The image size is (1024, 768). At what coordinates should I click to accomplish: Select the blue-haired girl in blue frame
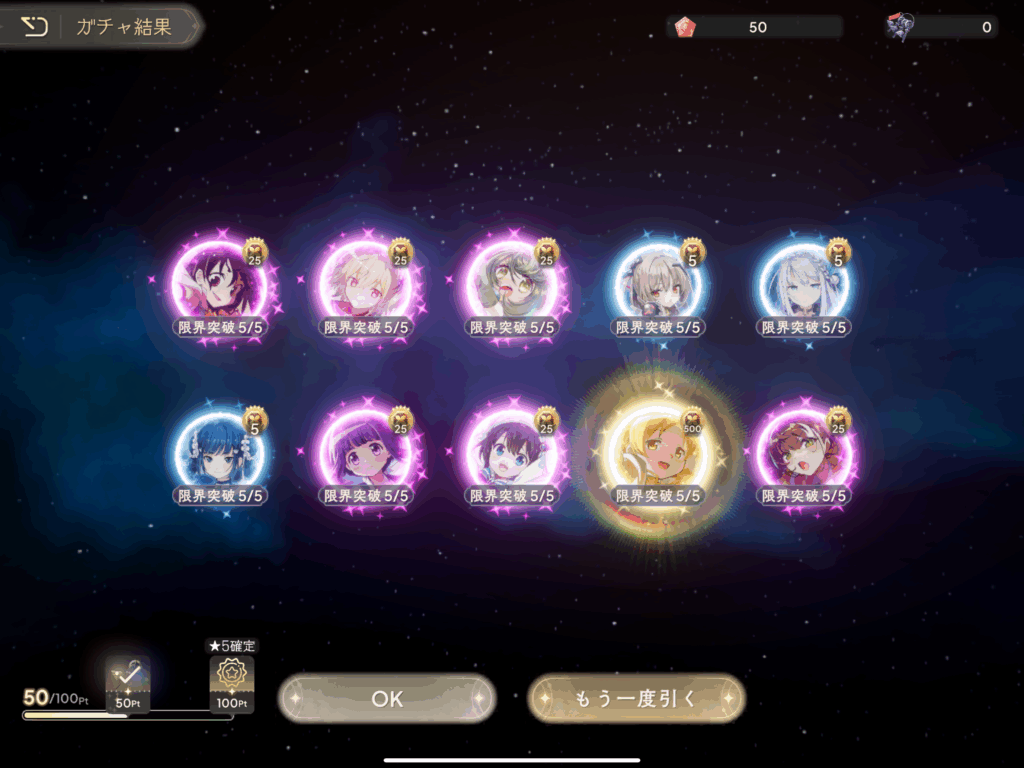click(x=220, y=451)
